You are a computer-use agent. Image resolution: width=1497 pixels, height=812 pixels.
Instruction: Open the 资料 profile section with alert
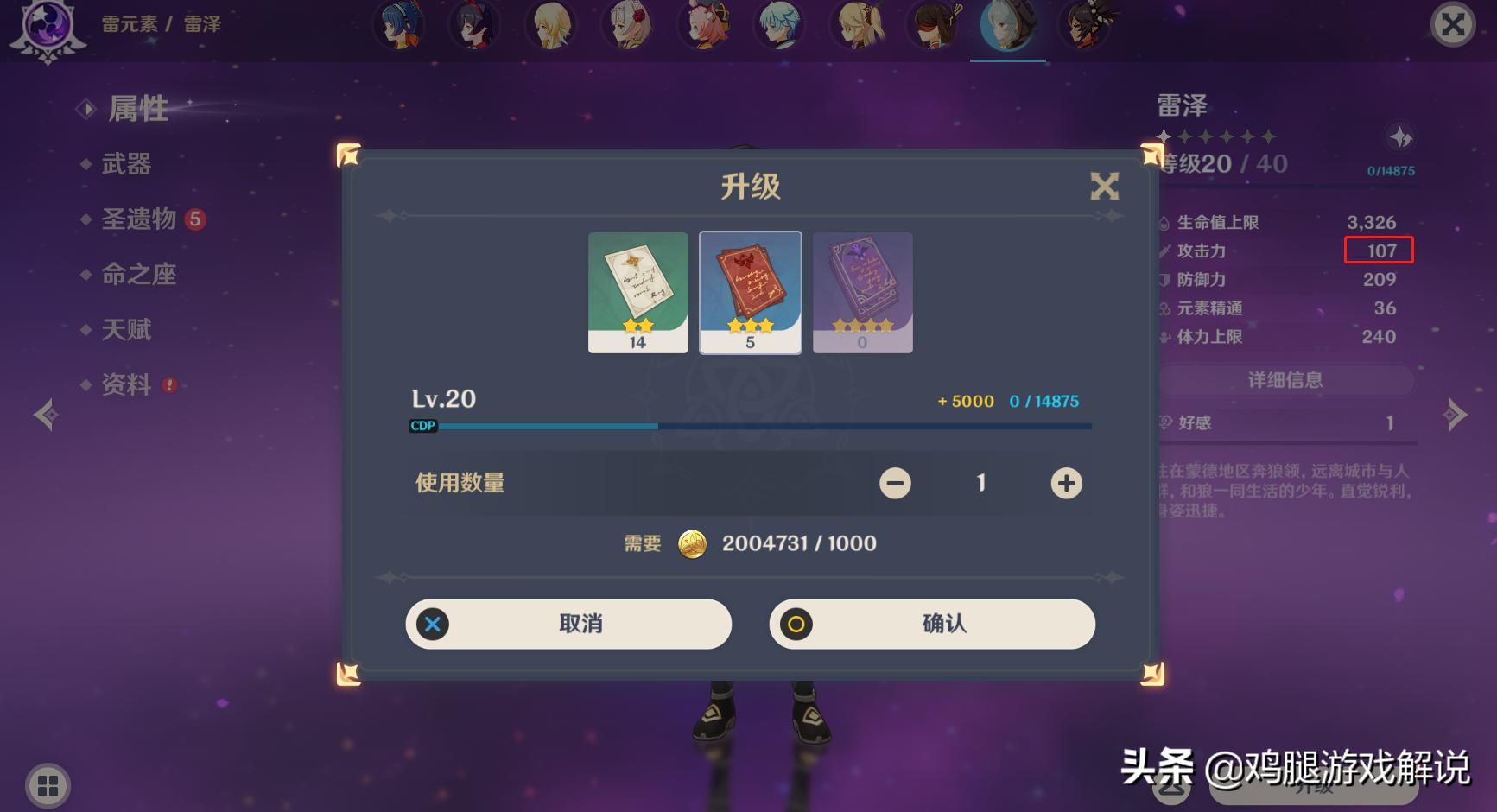[x=126, y=384]
